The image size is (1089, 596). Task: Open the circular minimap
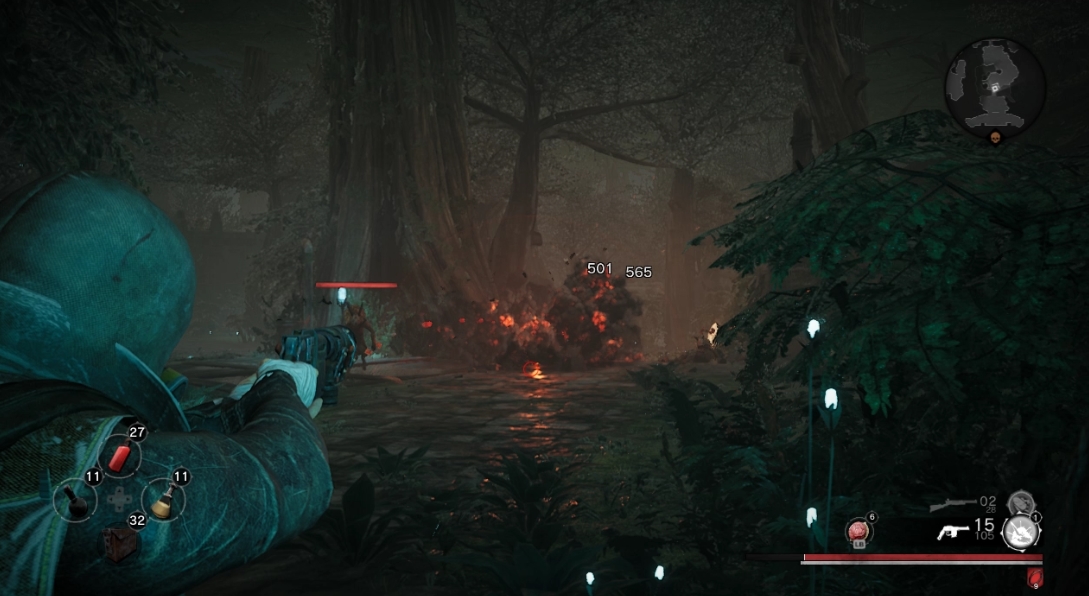pyautogui.click(x=995, y=88)
